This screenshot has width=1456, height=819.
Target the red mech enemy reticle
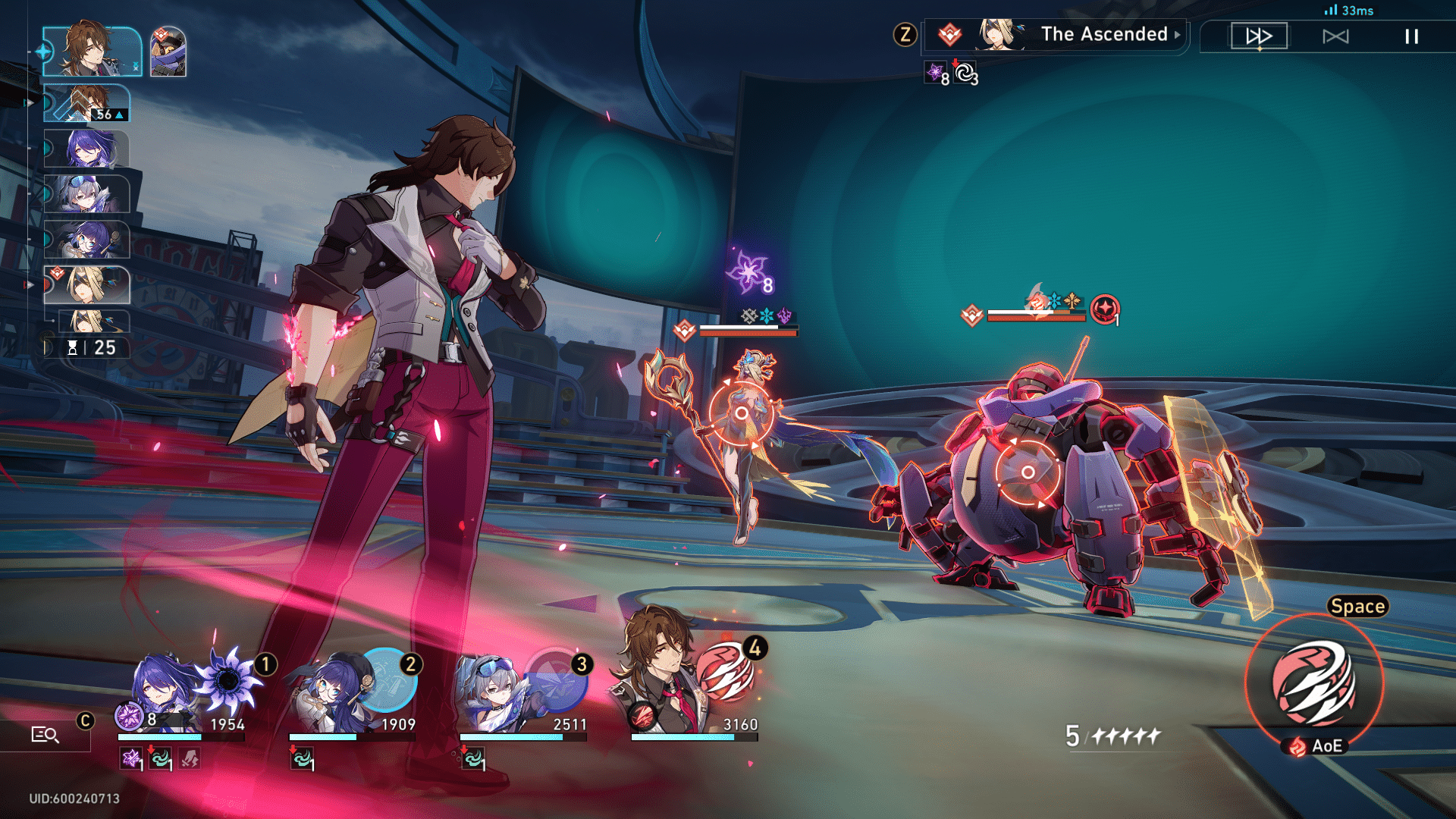1028,472
